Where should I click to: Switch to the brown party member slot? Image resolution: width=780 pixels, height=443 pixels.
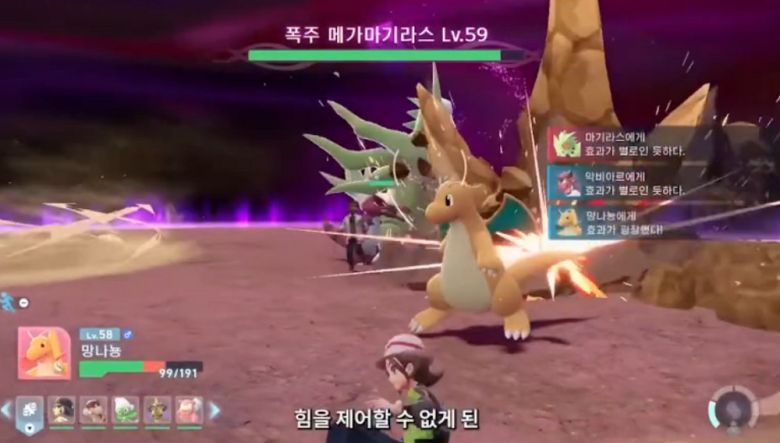[94, 410]
